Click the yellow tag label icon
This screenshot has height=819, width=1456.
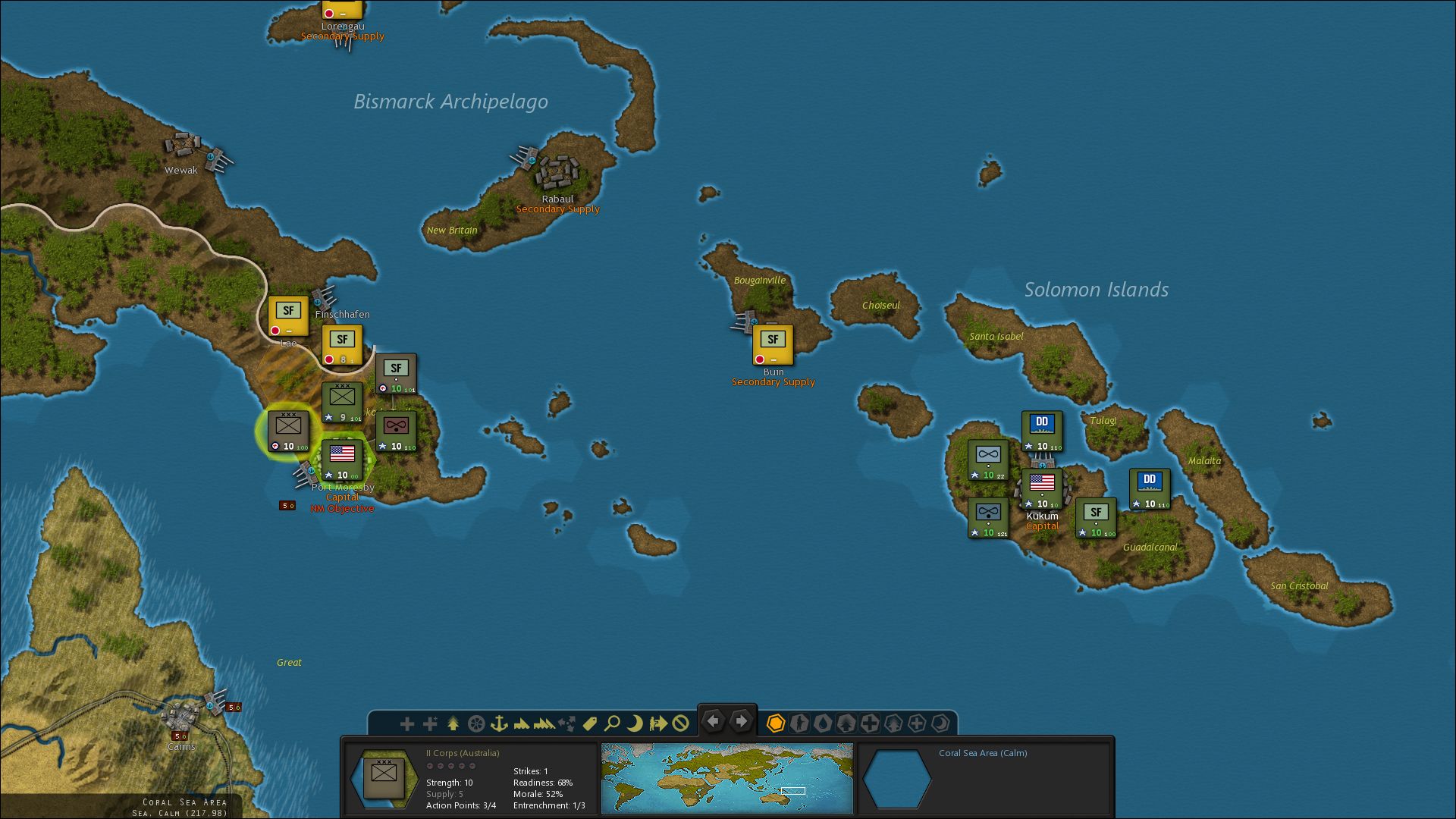tap(590, 723)
